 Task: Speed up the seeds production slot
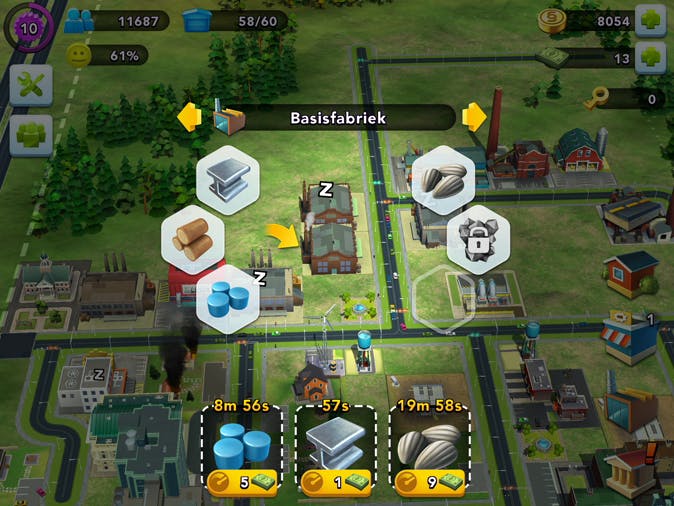[429, 482]
